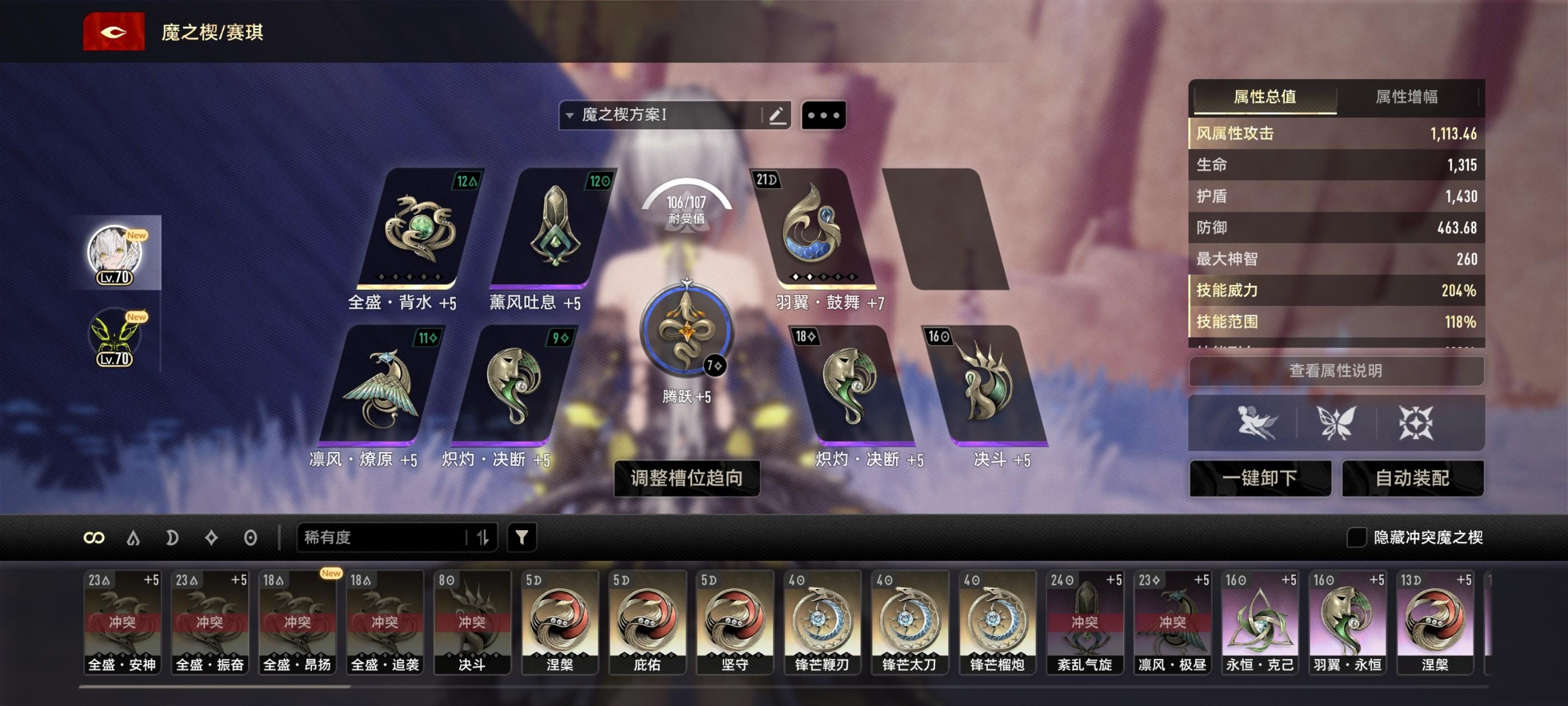Show all wedges with infinity filter
Viewport: 1568px width, 706px height.
pyautogui.click(x=94, y=537)
